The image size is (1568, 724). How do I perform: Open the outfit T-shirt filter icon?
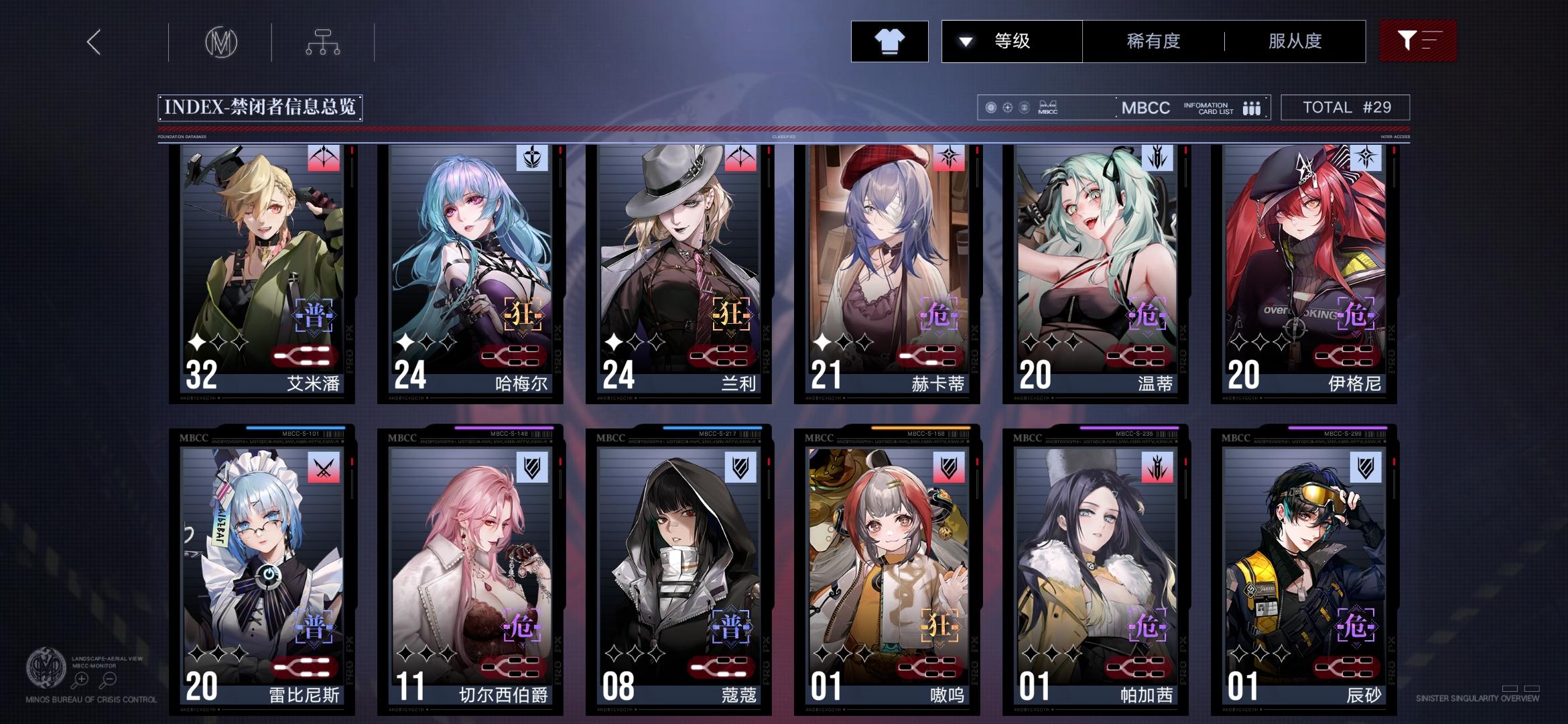[889, 42]
